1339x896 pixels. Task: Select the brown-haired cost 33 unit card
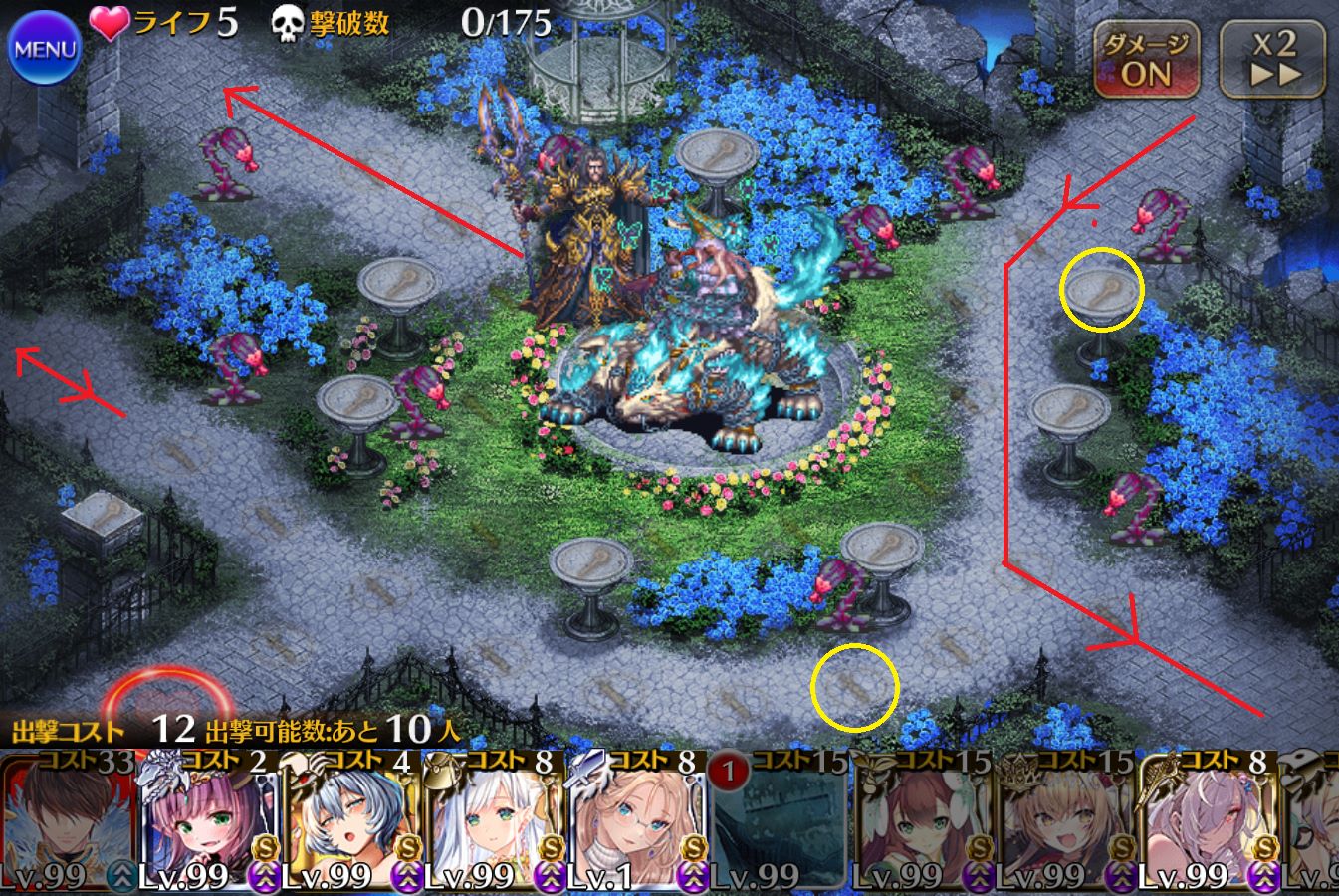click(68, 821)
